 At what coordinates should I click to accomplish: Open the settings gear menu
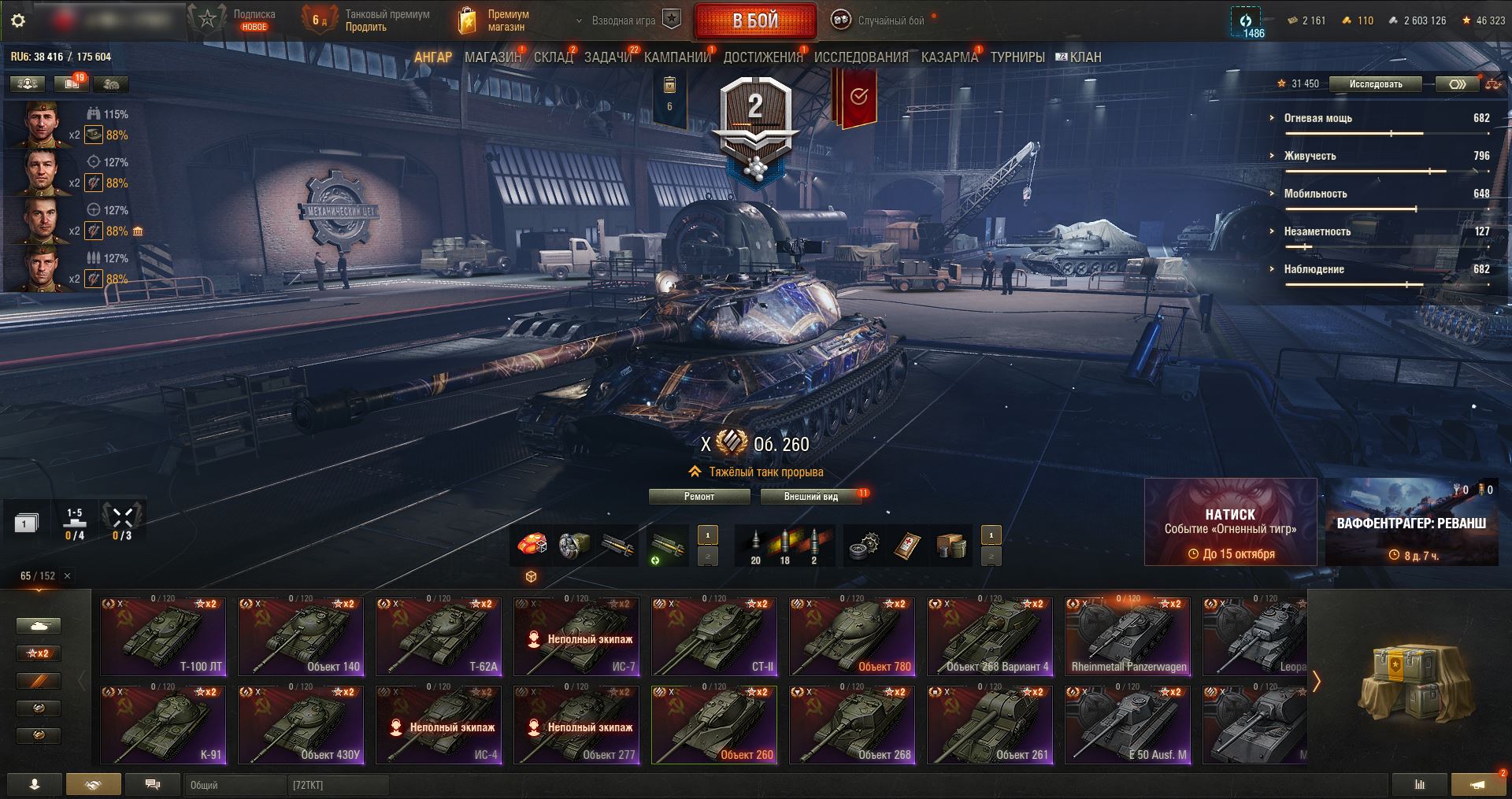coord(18,21)
